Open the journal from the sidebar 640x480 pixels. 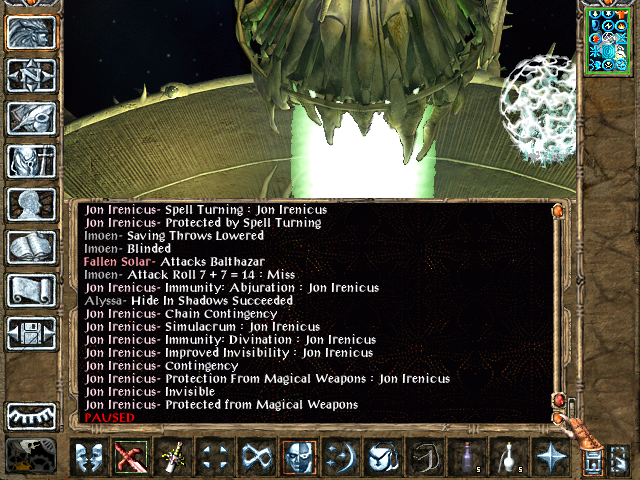pyautogui.click(x=31, y=118)
